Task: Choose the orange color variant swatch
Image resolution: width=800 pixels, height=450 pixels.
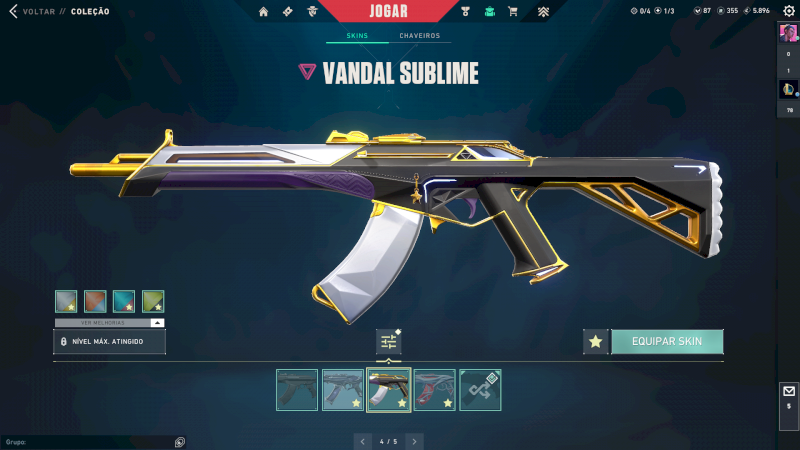Action: coord(95,301)
